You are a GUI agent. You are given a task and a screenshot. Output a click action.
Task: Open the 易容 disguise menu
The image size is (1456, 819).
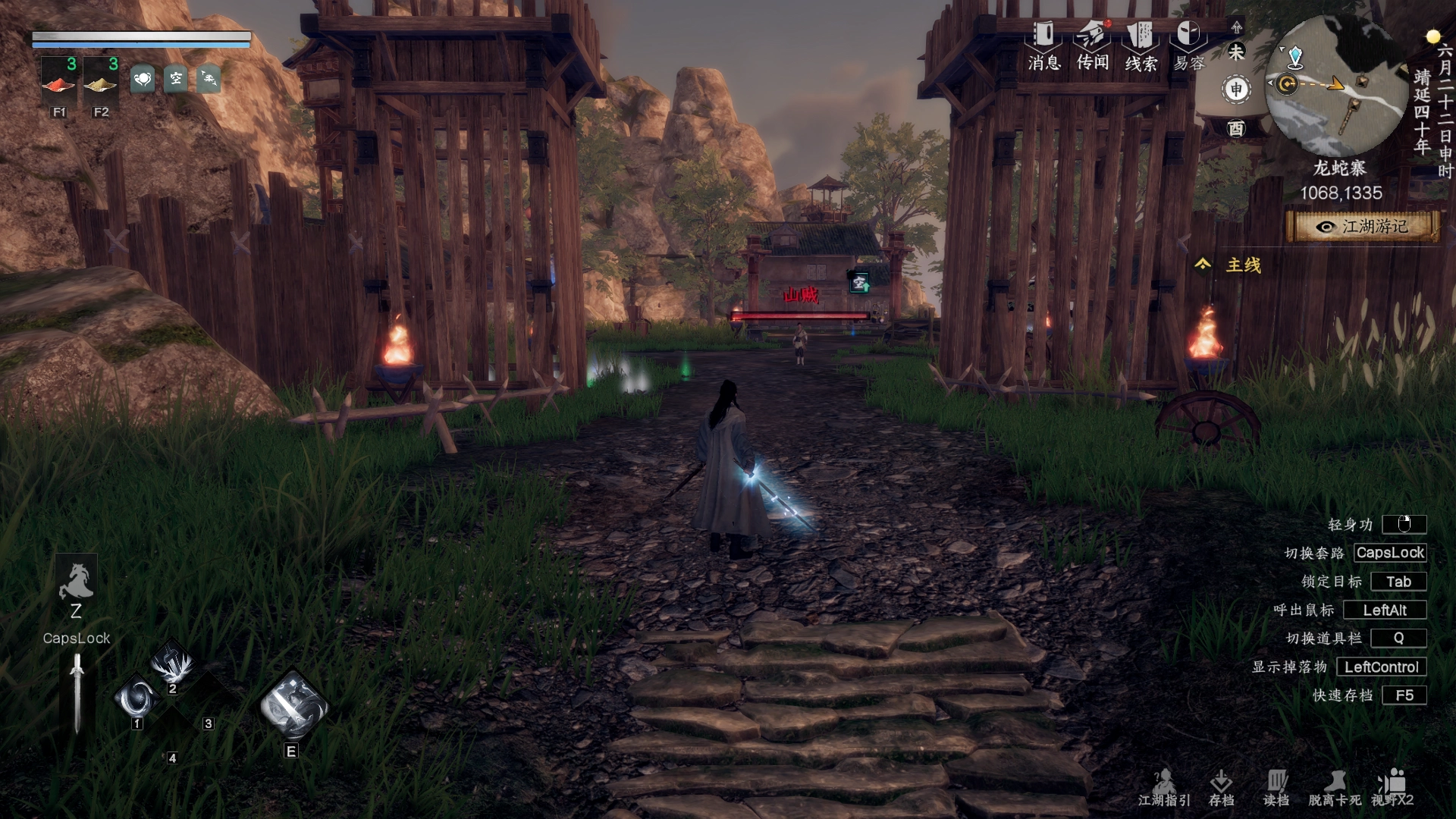[1188, 45]
